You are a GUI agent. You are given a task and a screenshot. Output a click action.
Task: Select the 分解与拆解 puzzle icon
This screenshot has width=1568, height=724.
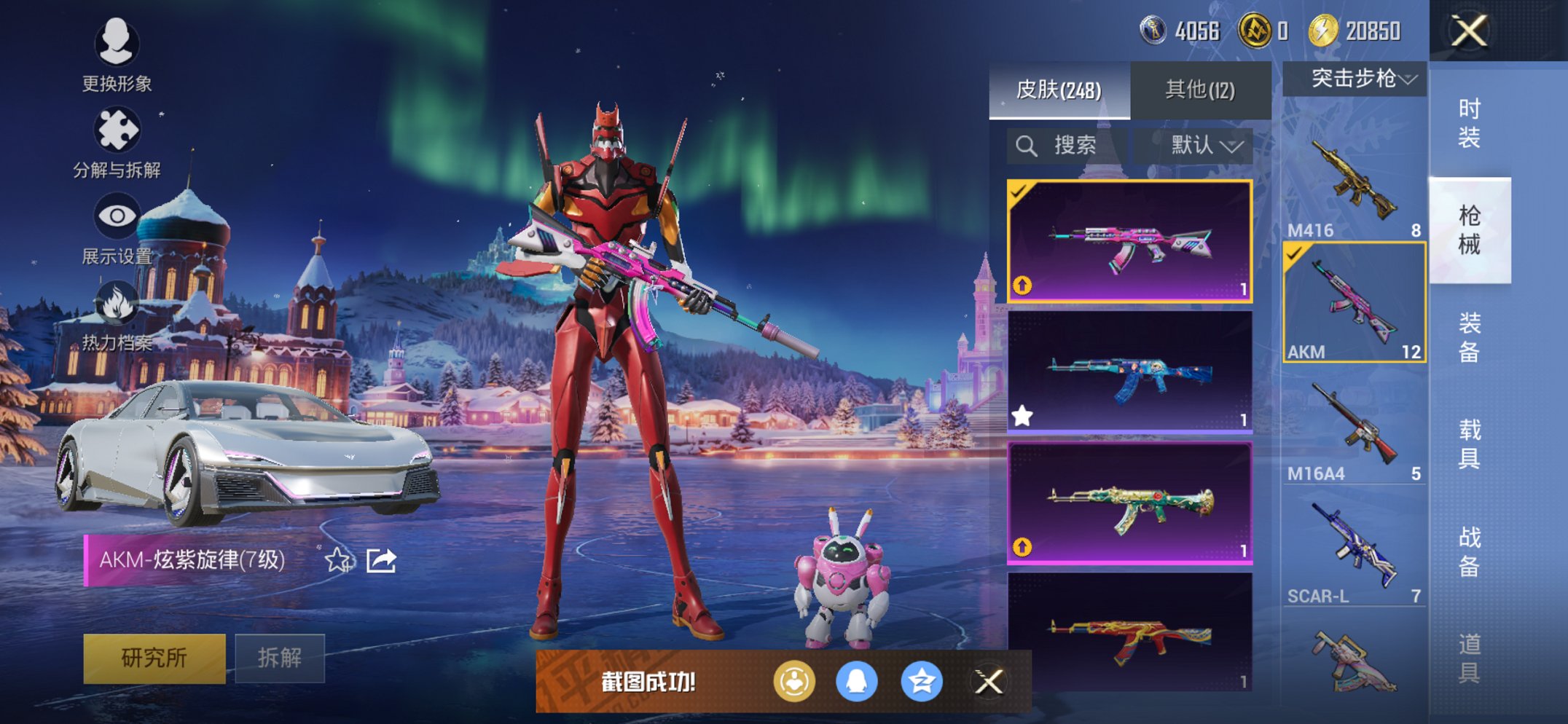119,128
